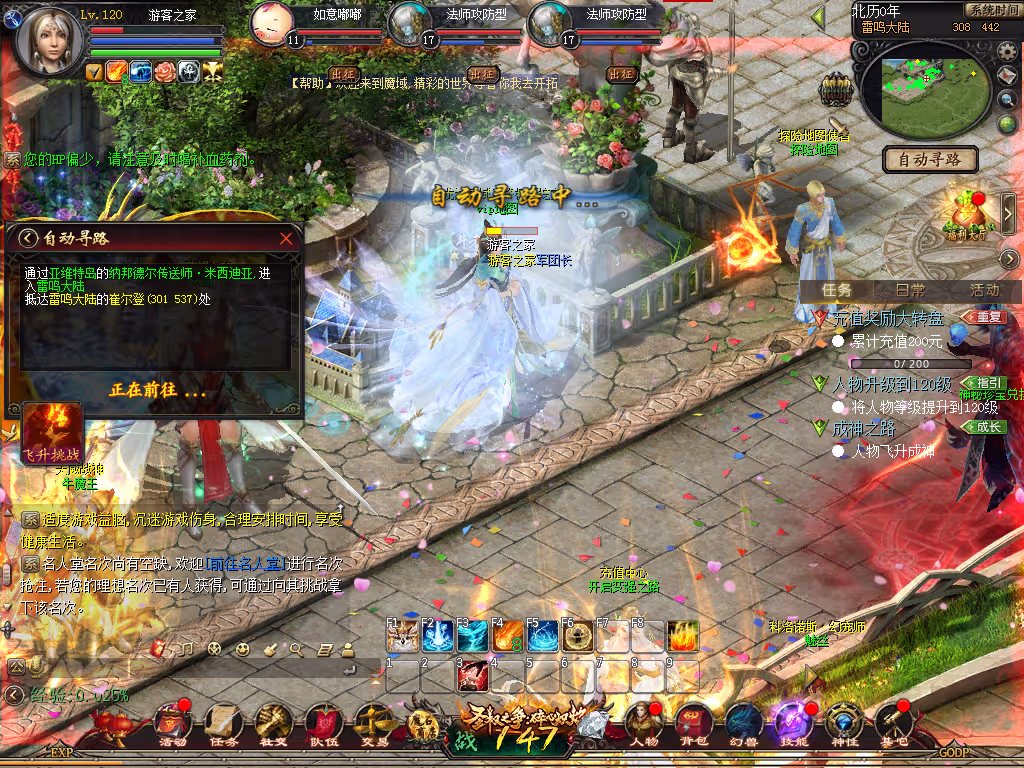The height and width of the screenshot is (768, 1024).
Task: Follow the 前往名人堂 link in chat
Action: (244, 565)
